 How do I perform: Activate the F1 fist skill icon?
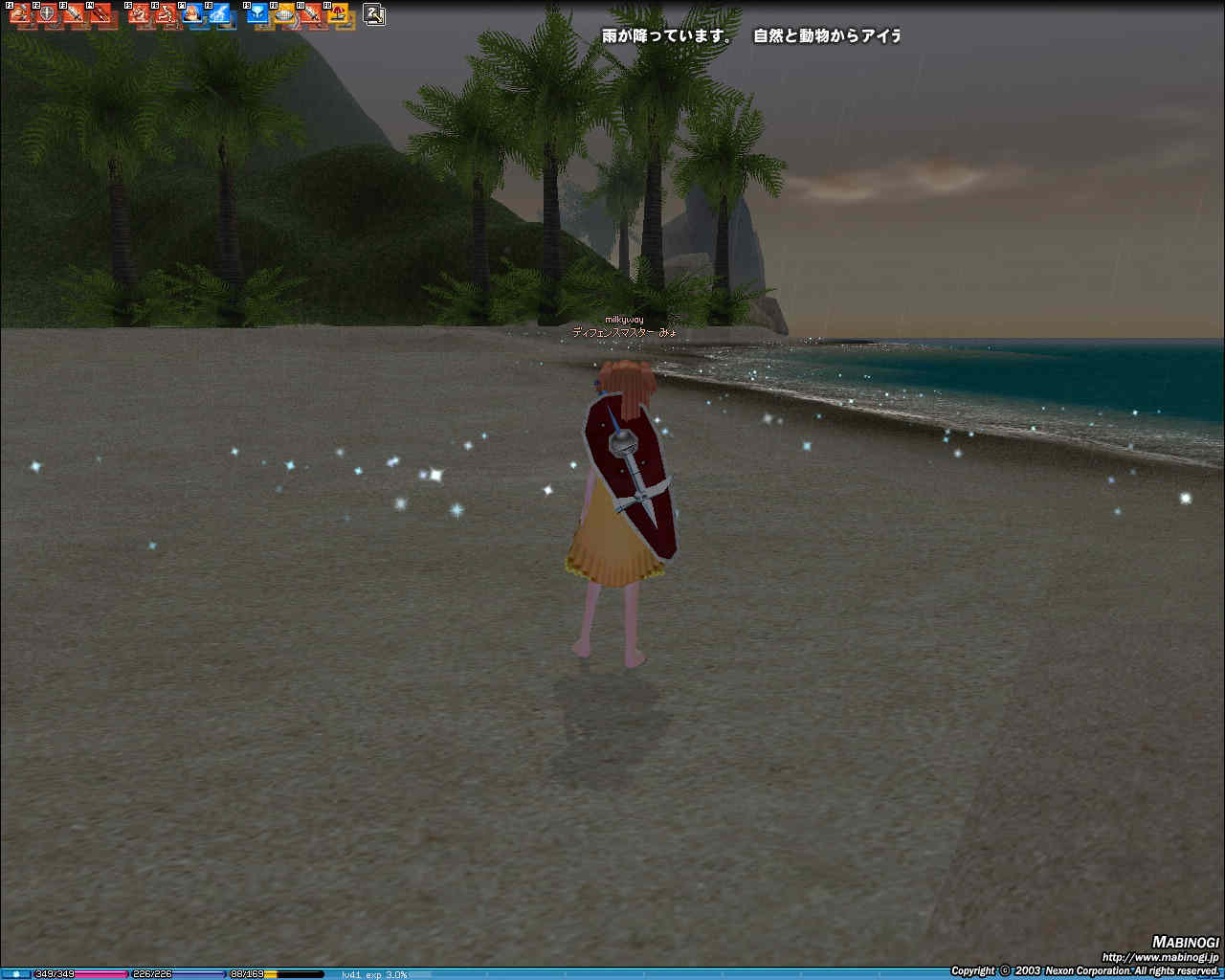20,15
